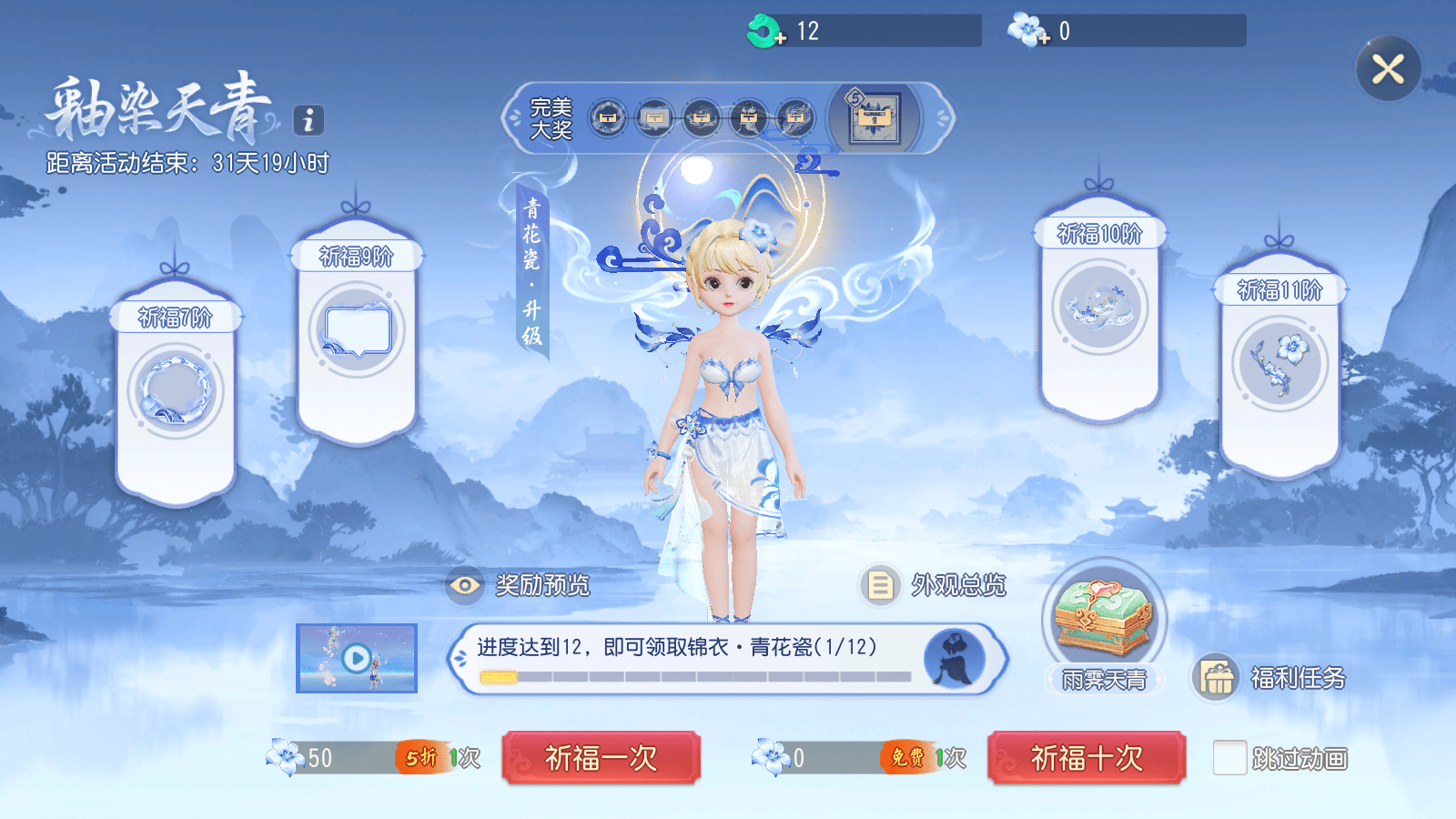Play the preview video thumbnail

(357, 658)
